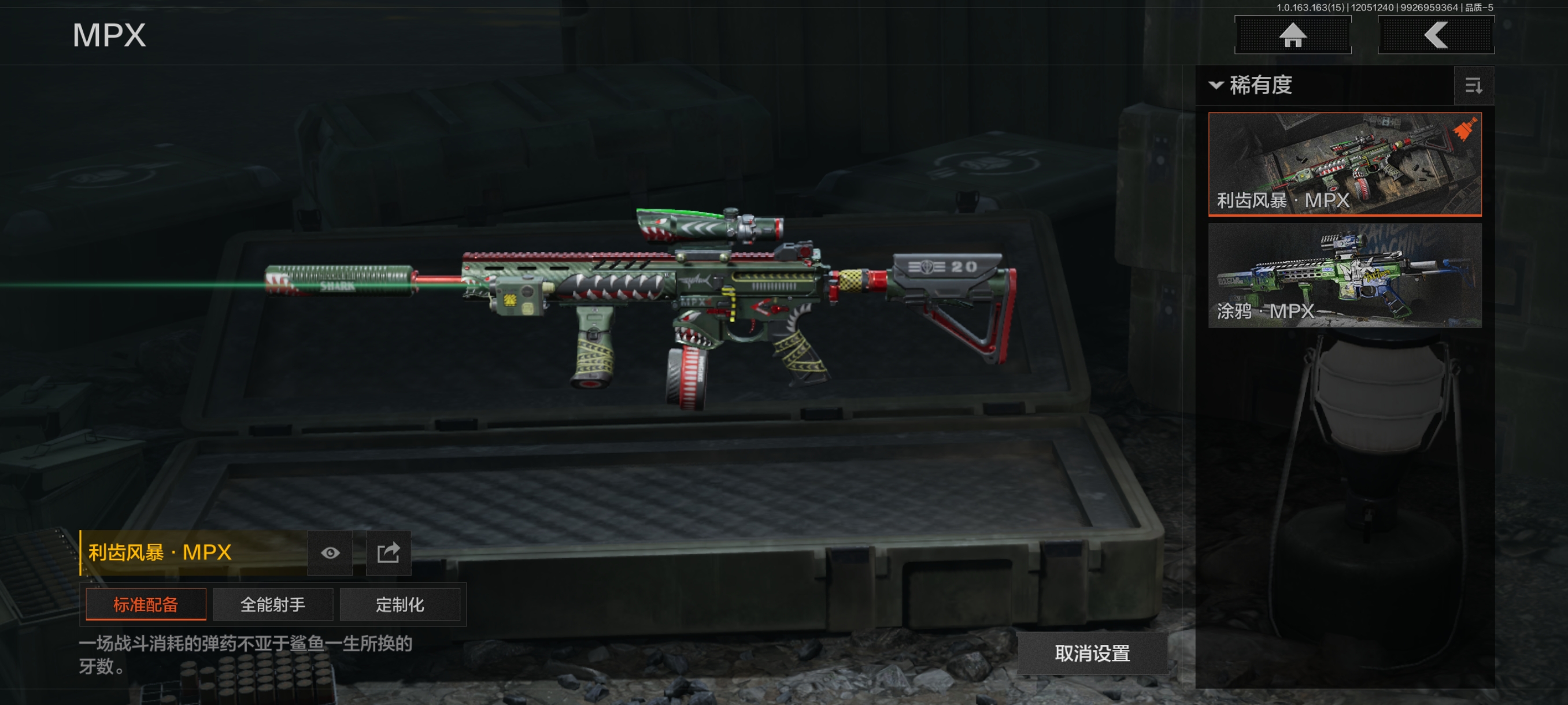Click the 取消设置 button
1568x705 pixels.
(1092, 652)
